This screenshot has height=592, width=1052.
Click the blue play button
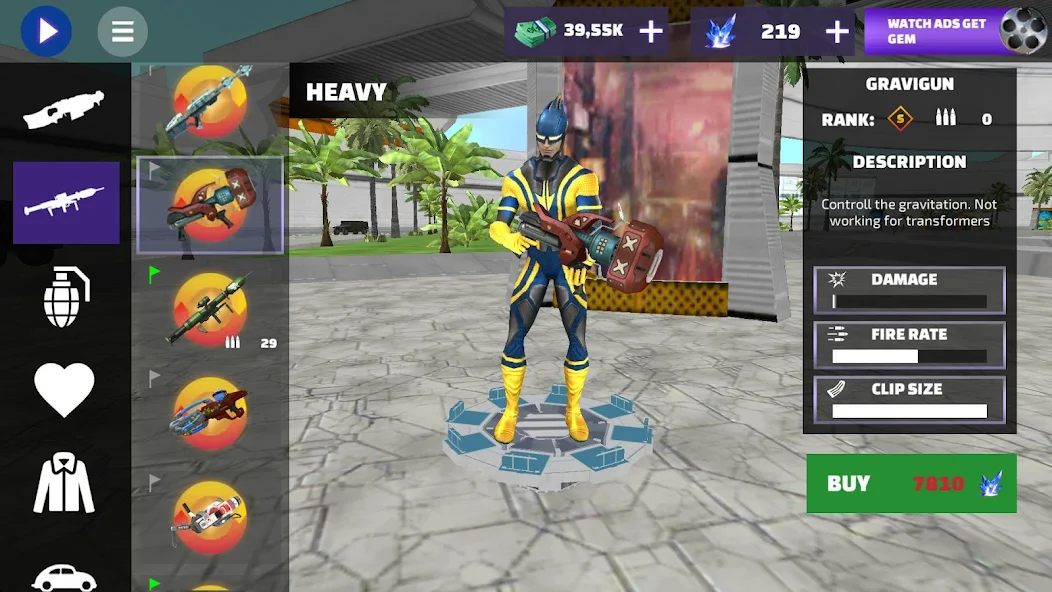tap(46, 31)
